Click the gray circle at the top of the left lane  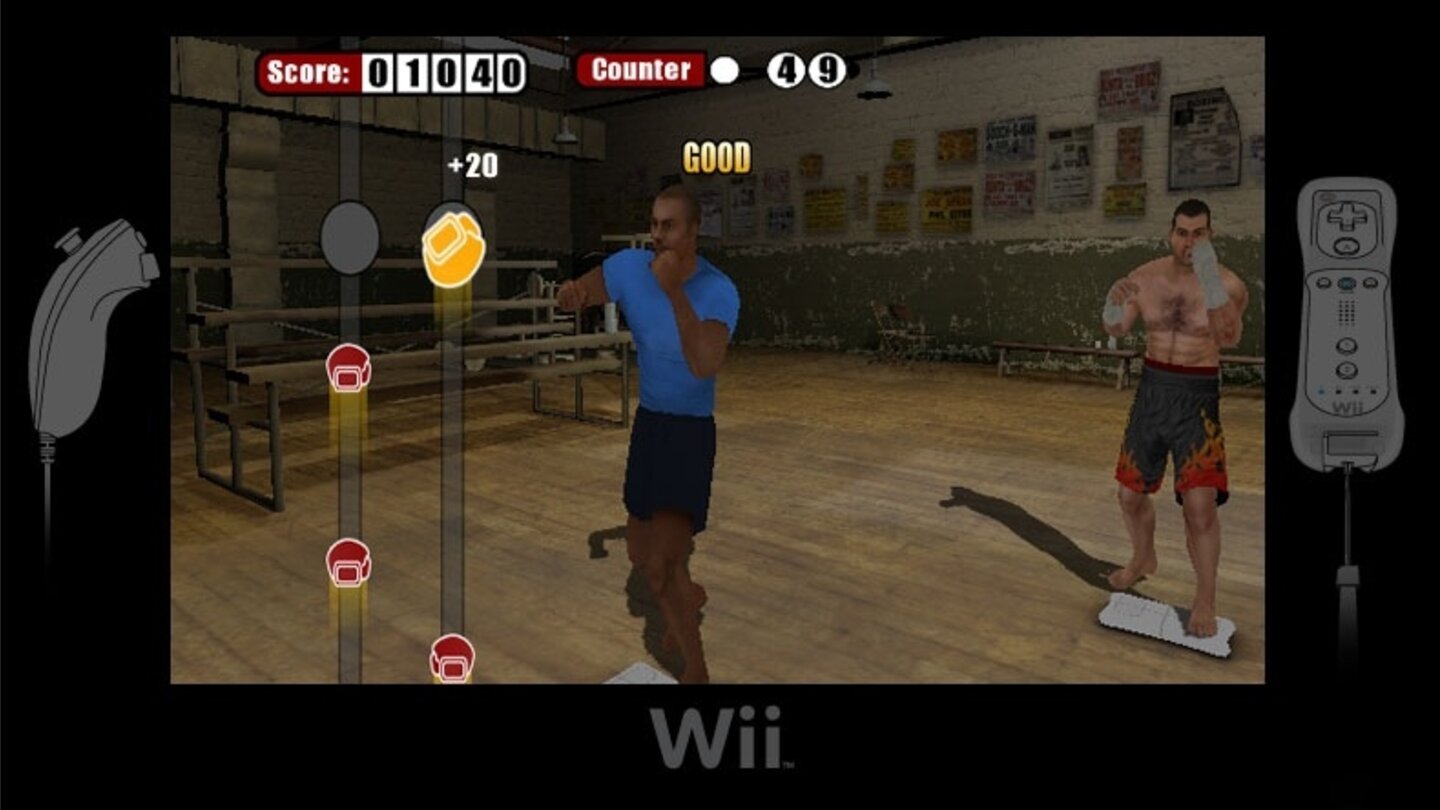348,239
